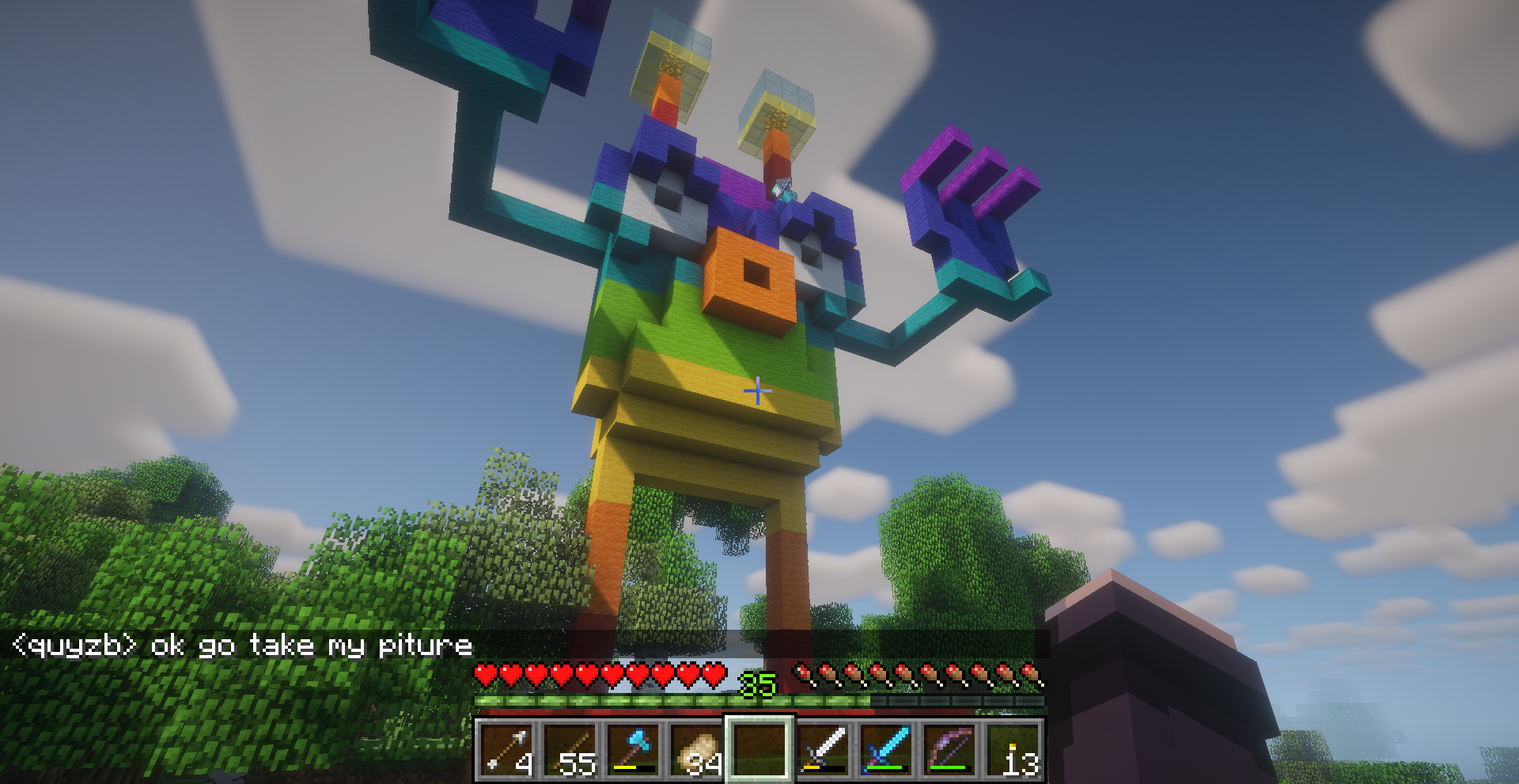Equip the iron sword

(824, 749)
